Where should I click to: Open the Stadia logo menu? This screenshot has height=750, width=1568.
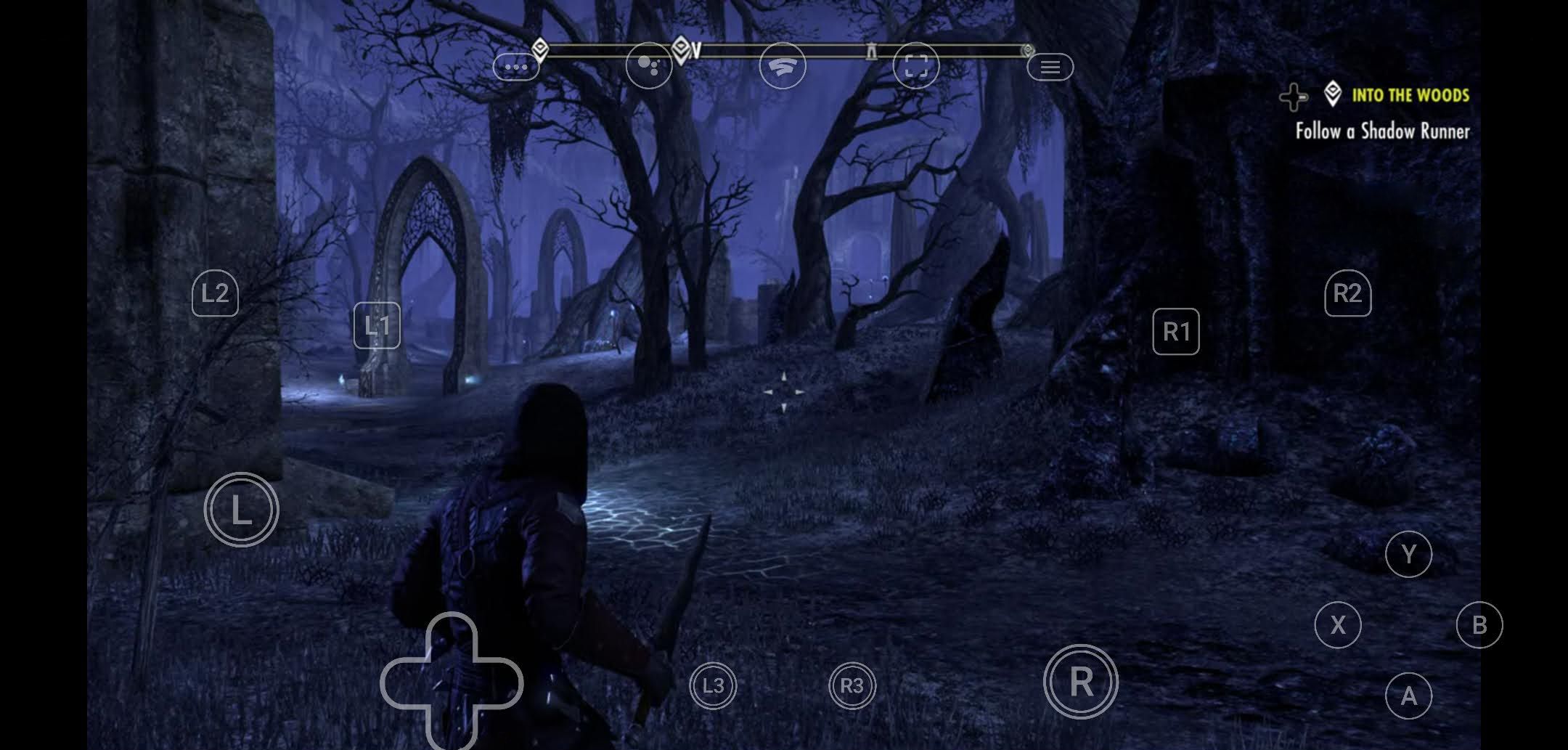[x=783, y=66]
